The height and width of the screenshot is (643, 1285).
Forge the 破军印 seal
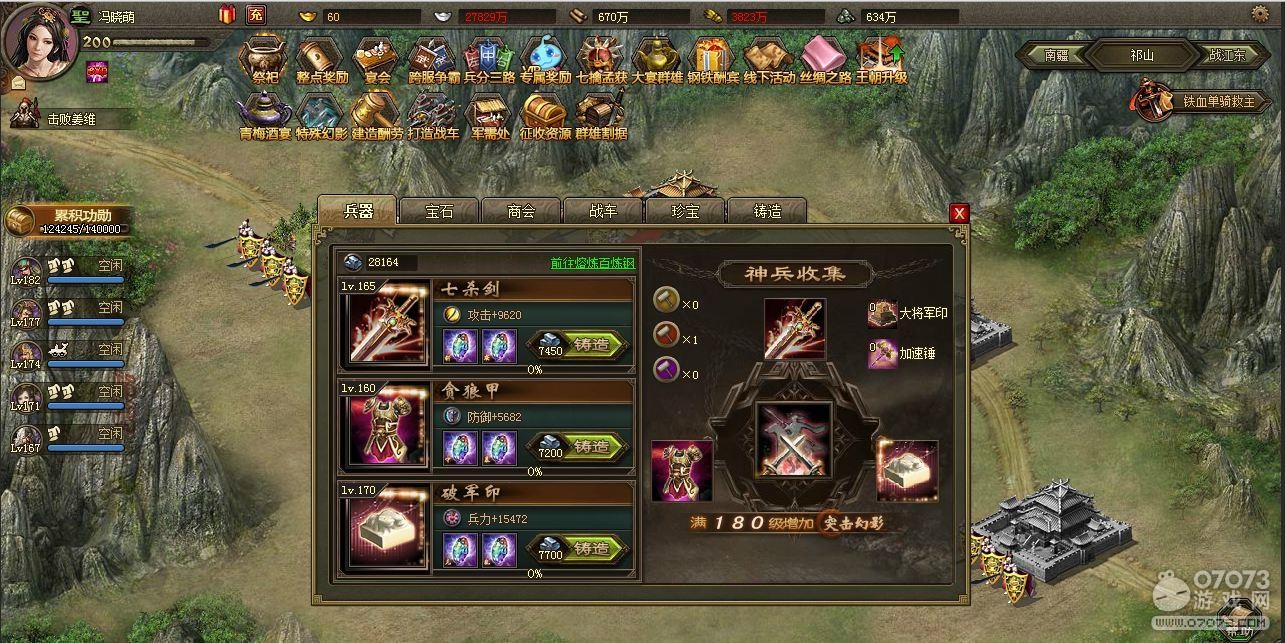point(590,548)
